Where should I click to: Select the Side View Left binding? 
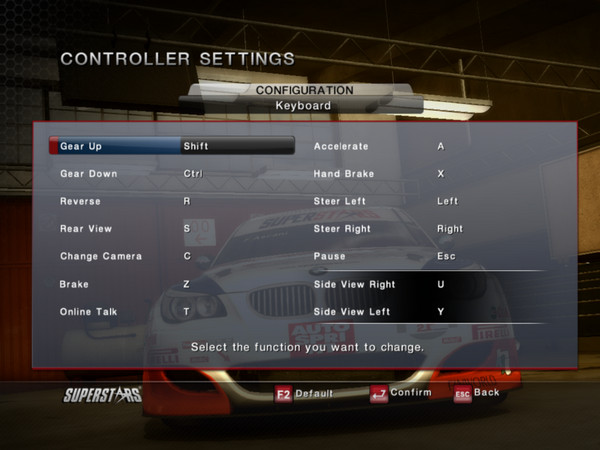pos(425,312)
